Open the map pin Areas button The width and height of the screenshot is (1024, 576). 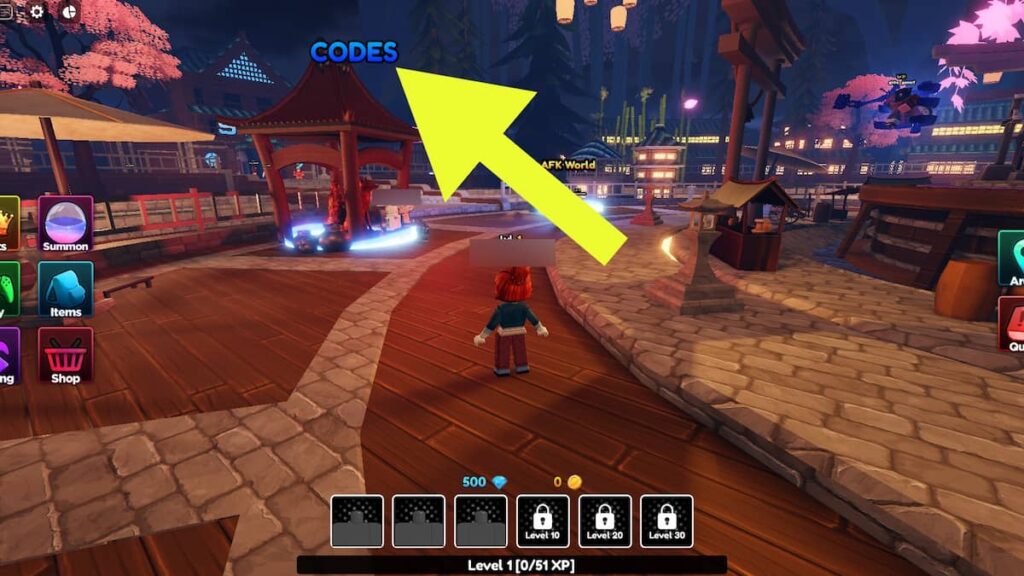tap(1011, 258)
